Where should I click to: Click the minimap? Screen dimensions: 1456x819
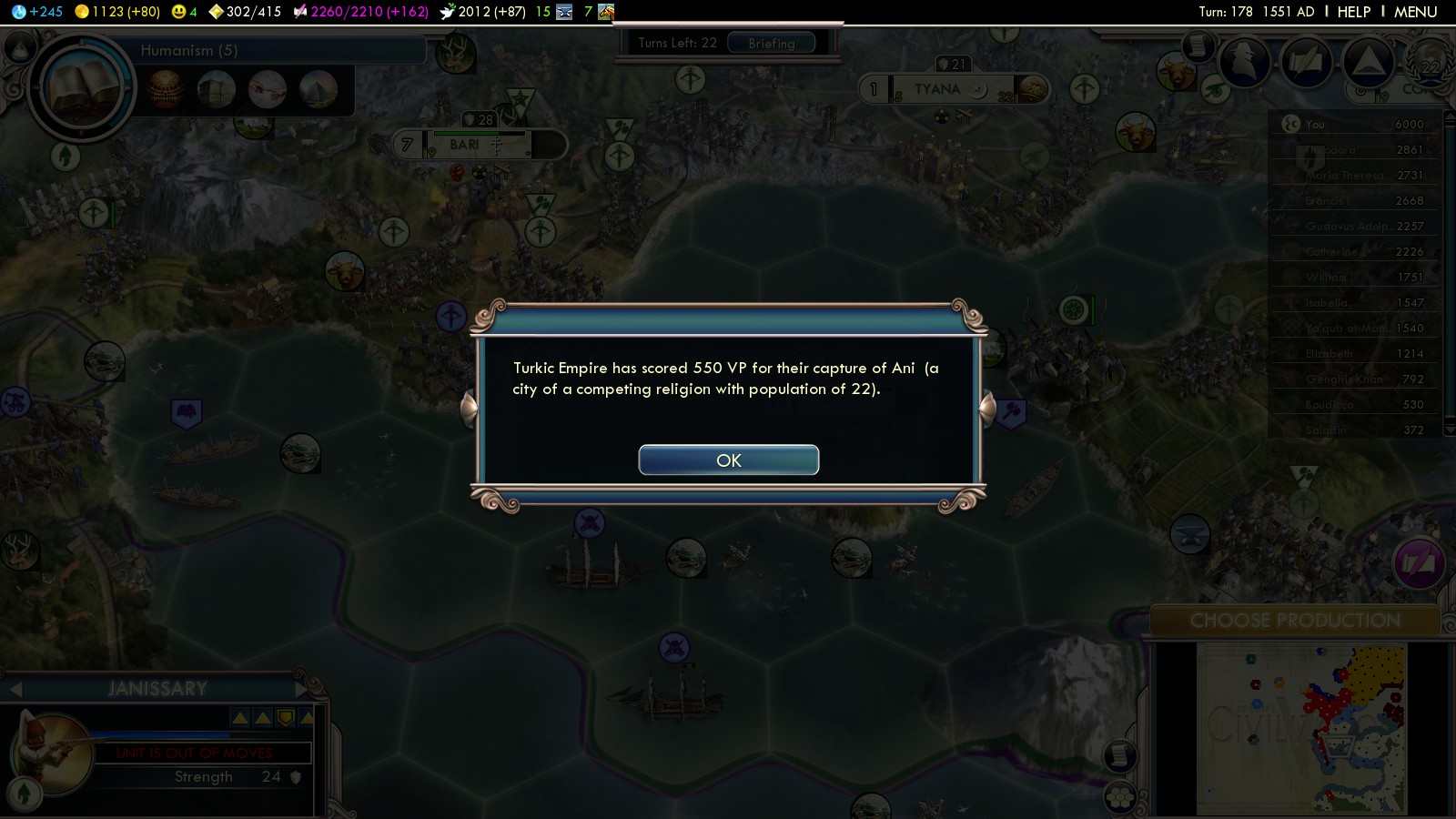[1301, 728]
